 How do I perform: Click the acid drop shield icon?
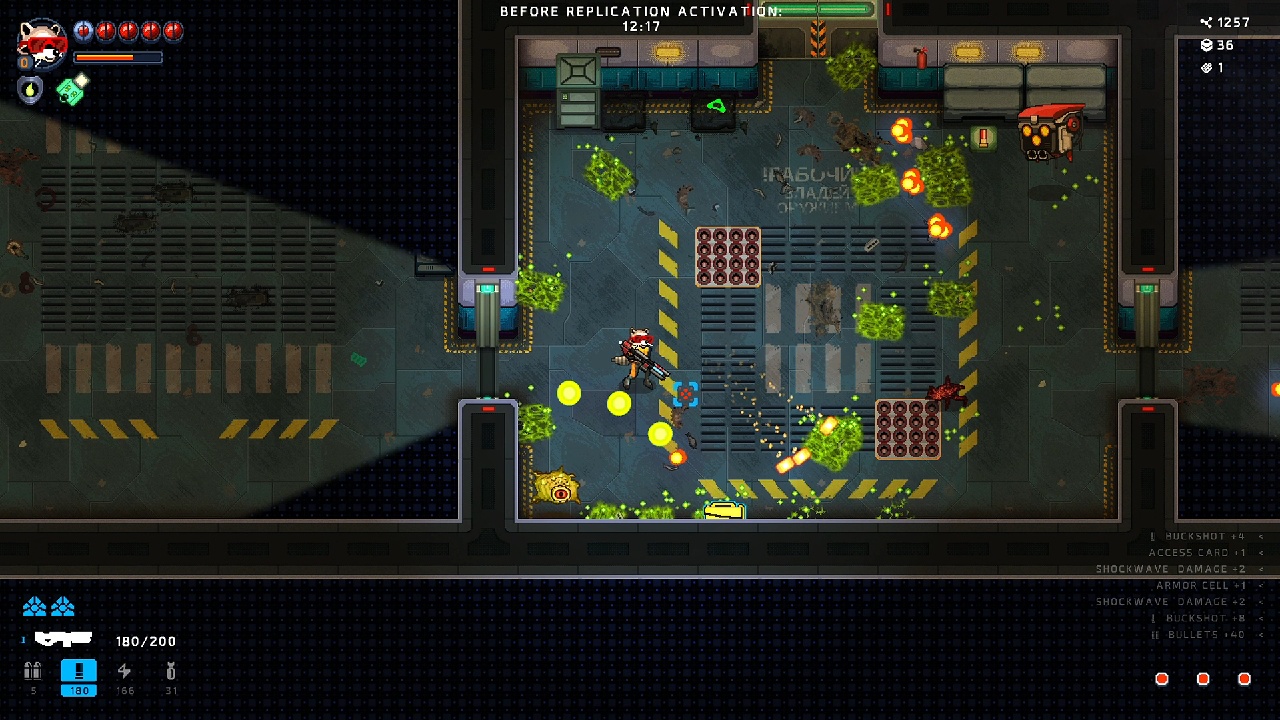(29, 89)
